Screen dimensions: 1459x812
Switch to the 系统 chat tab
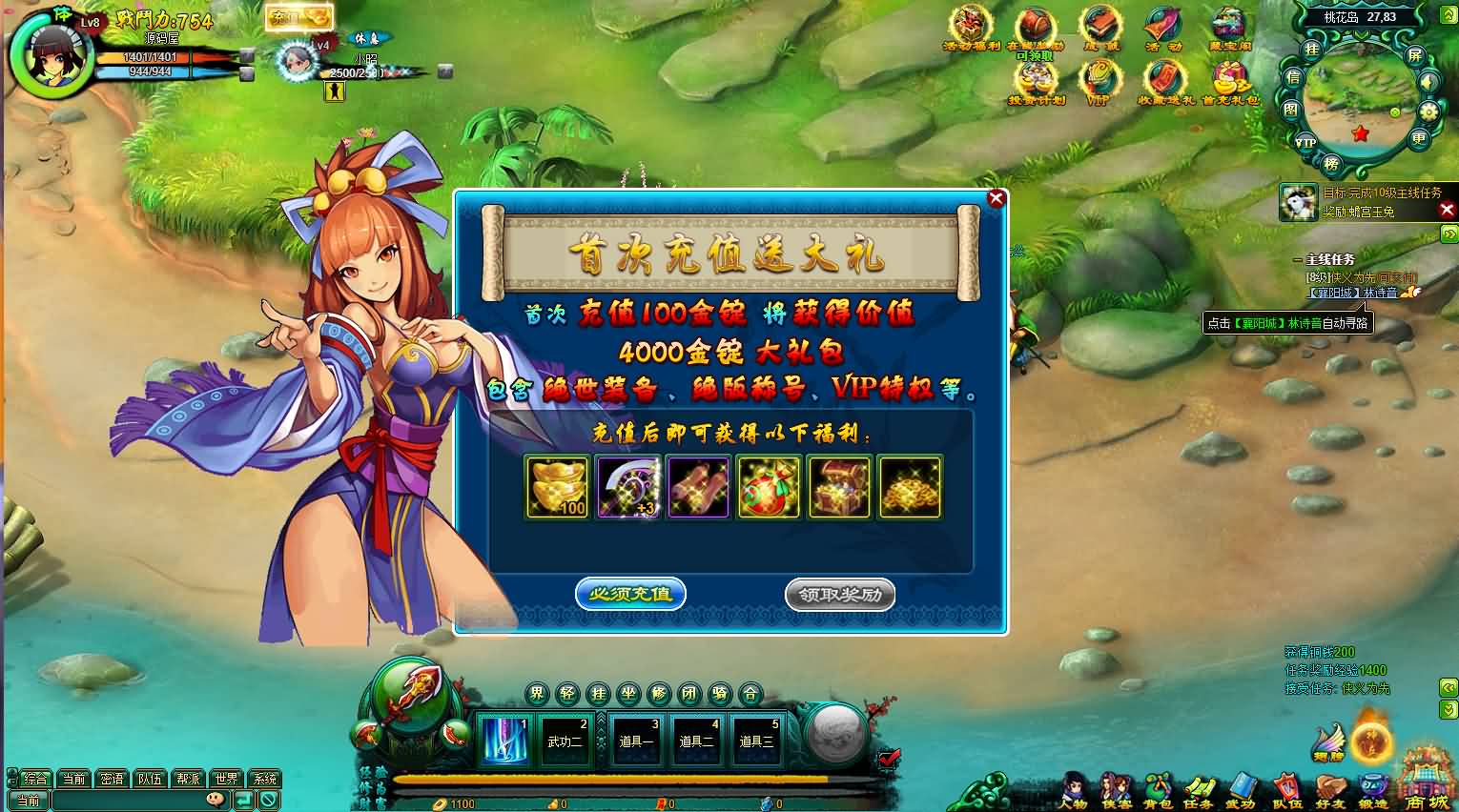tap(265, 778)
